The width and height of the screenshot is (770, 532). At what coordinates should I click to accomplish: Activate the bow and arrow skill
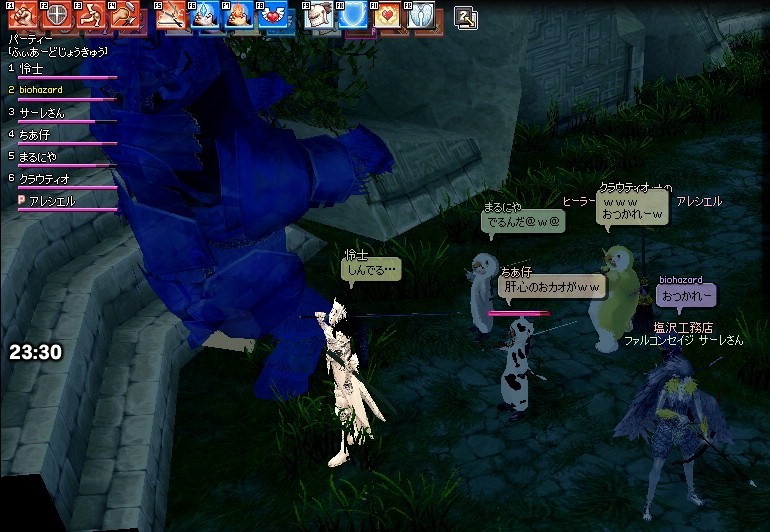pos(174,15)
